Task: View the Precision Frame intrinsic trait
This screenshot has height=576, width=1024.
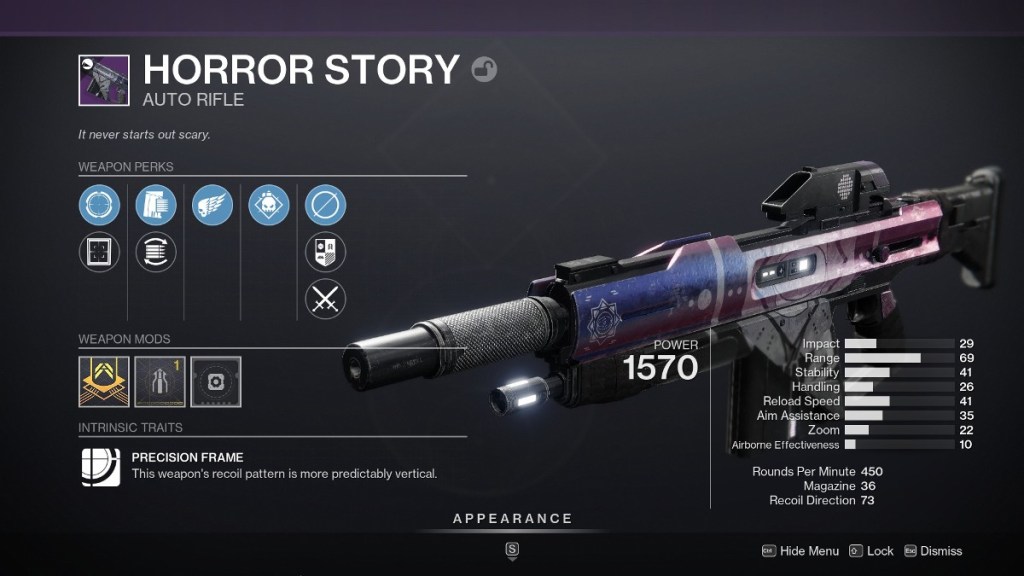Action: tap(101, 466)
